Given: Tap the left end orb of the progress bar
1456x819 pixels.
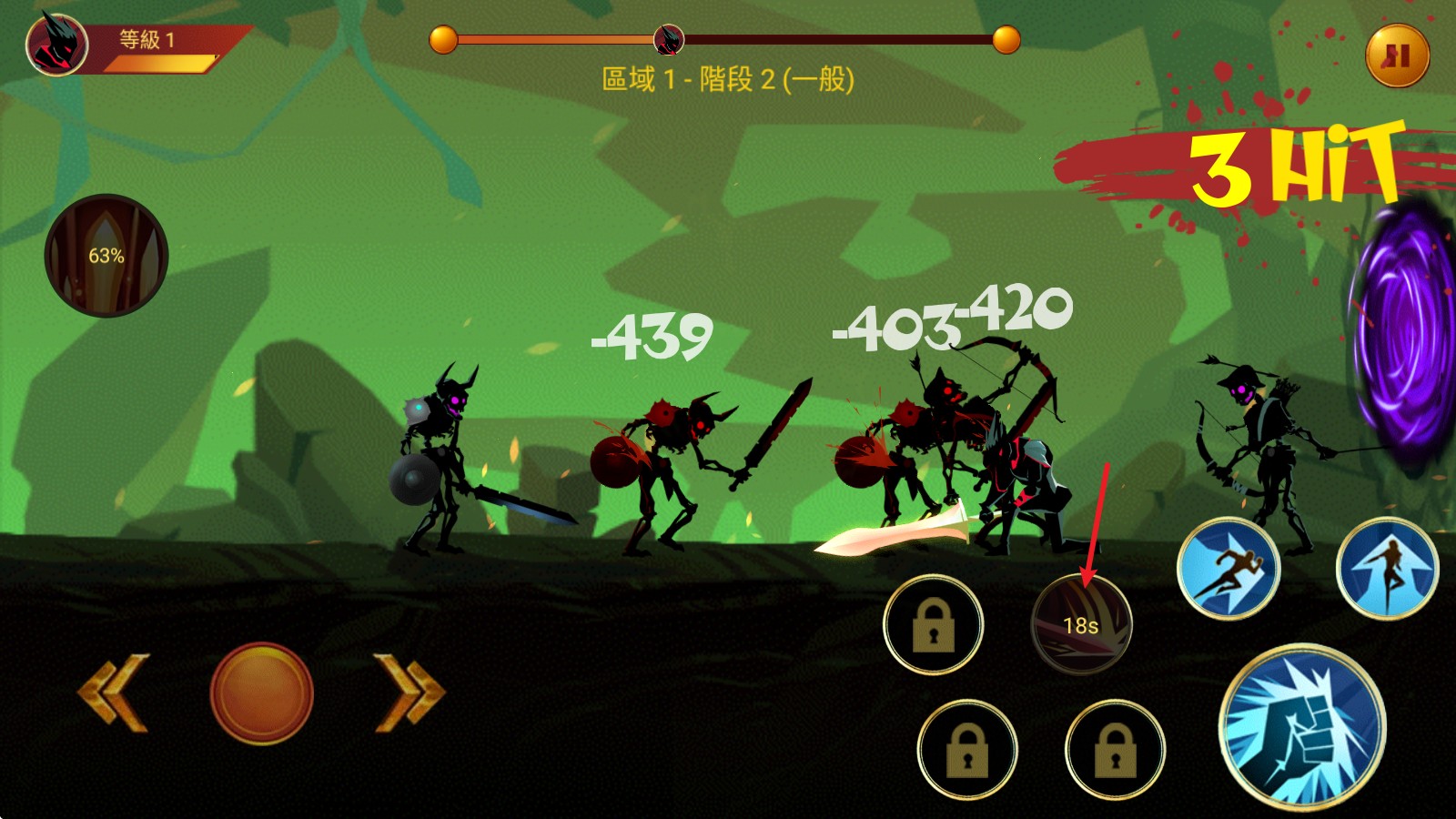Looking at the screenshot, I should click(441, 39).
